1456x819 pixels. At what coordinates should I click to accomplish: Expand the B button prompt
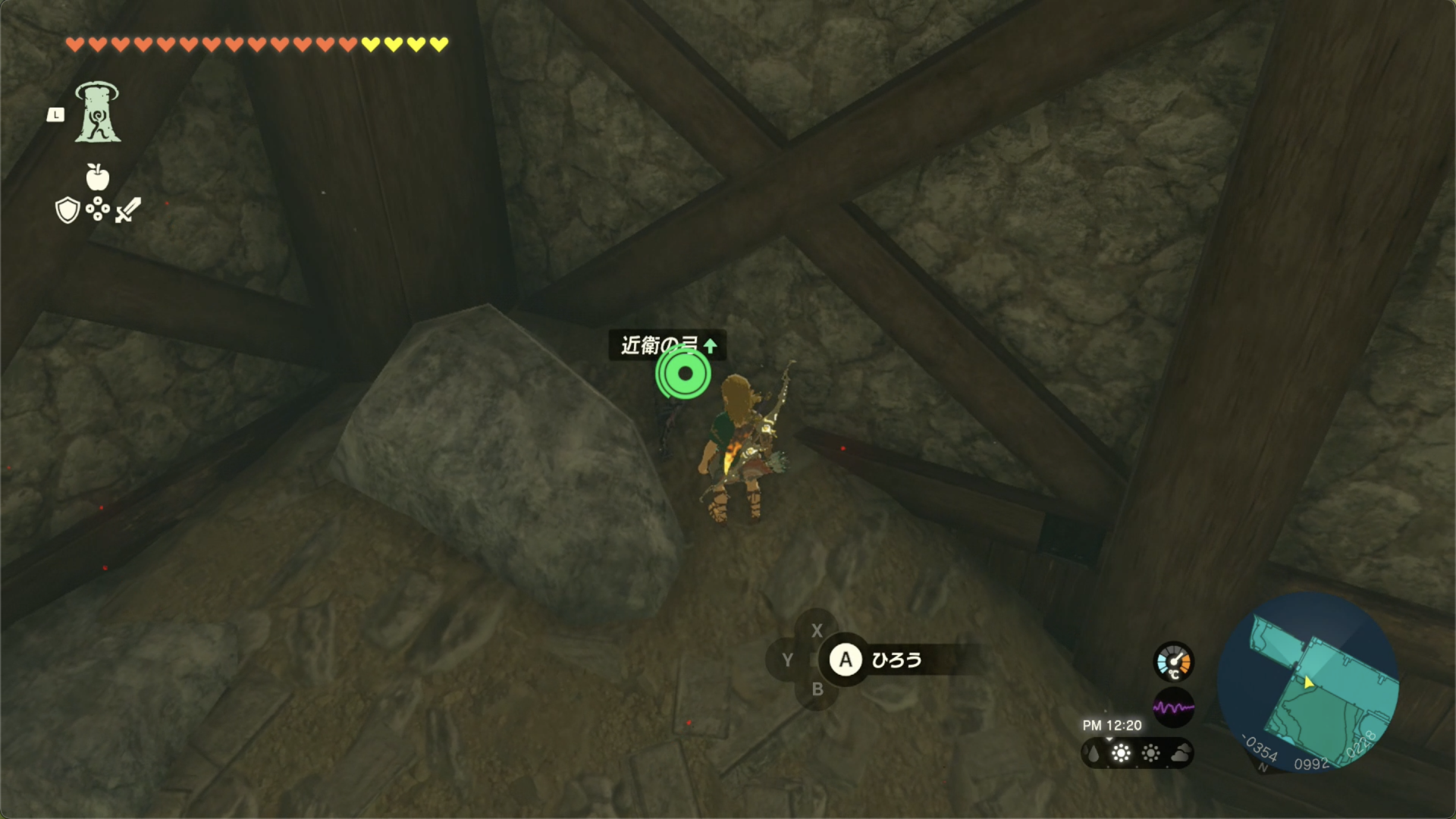pyautogui.click(x=817, y=690)
